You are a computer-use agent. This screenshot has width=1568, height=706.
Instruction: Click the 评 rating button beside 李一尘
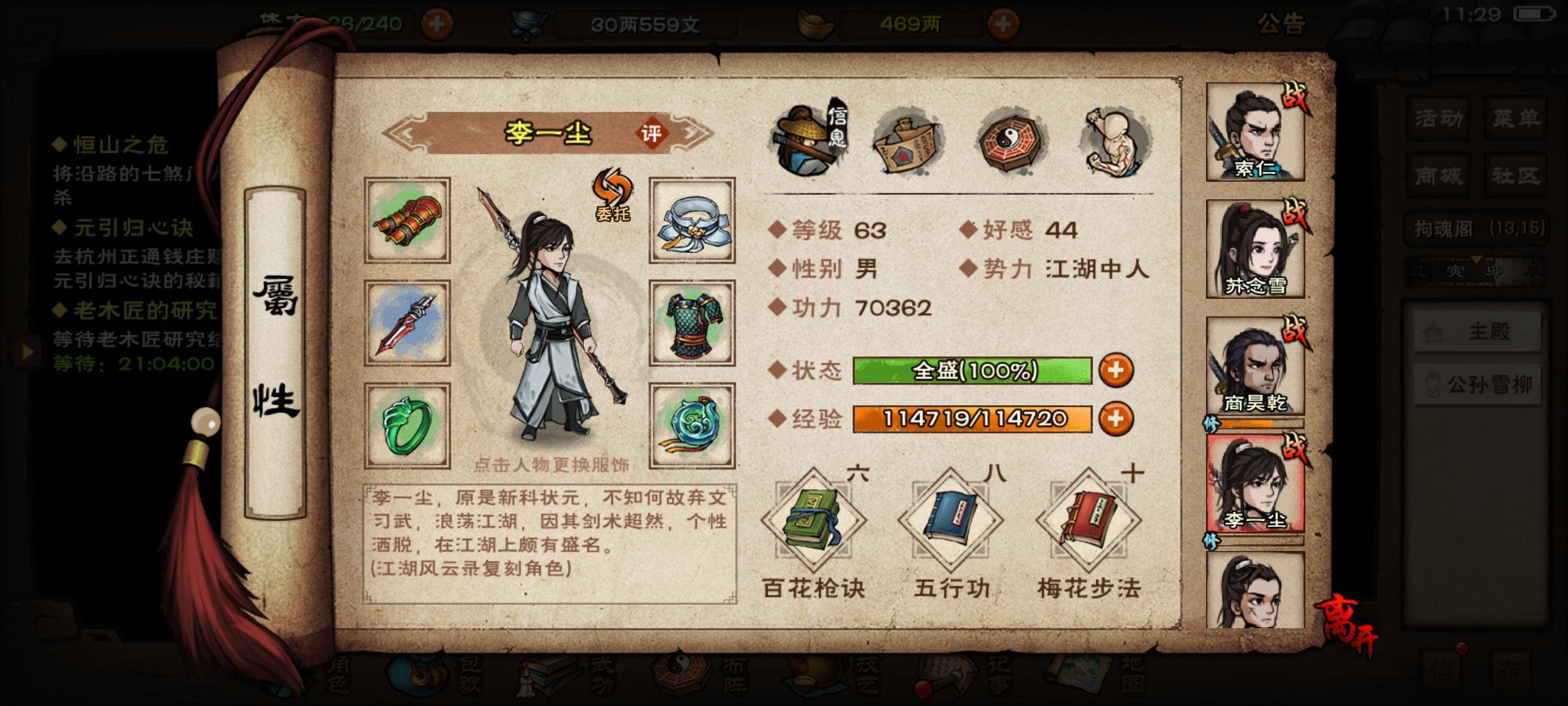point(655,133)
